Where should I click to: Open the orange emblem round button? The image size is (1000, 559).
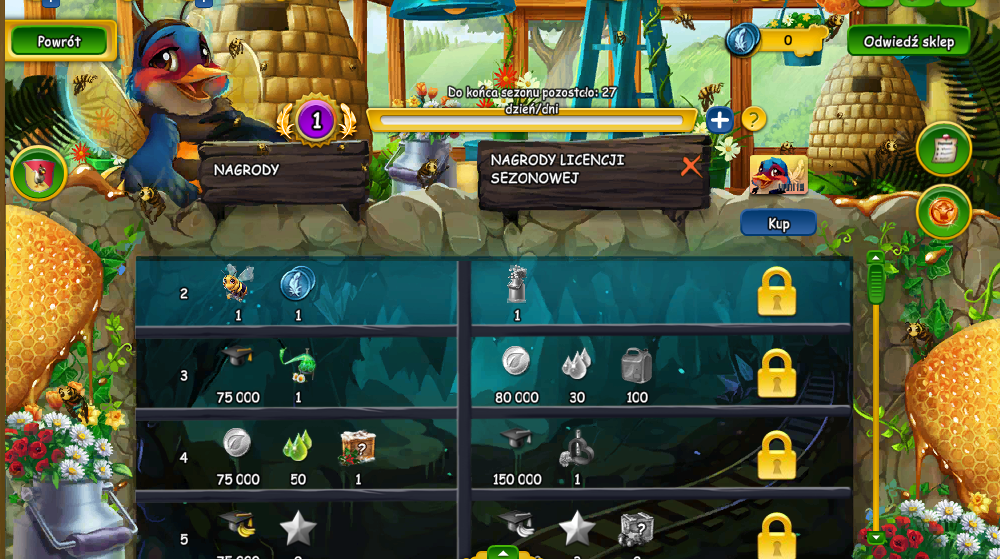(x=943, y=212)
